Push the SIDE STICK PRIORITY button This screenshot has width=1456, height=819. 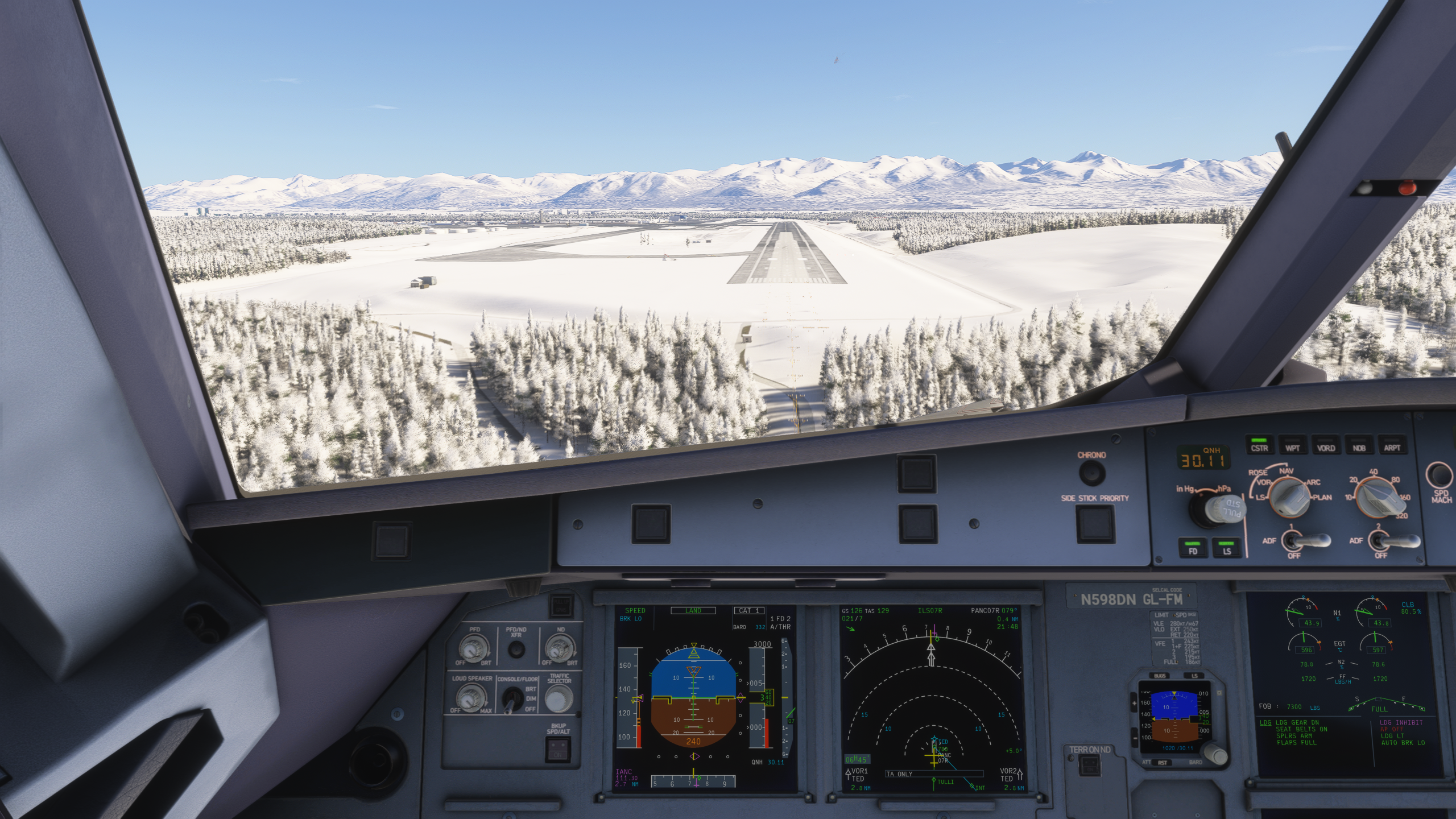tap(1094, 523)
